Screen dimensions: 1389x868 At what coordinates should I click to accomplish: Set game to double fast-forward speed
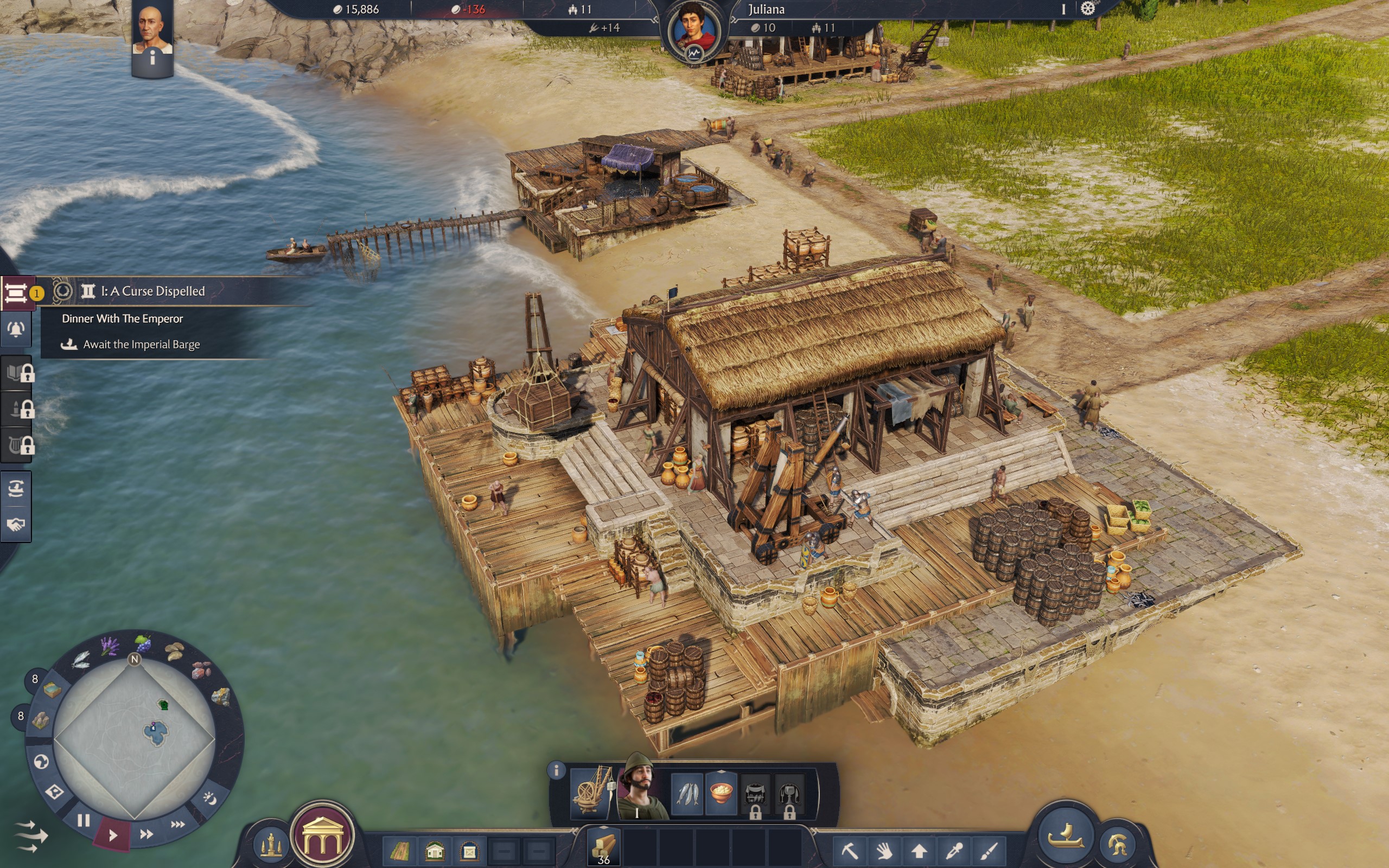click(146, 834)
